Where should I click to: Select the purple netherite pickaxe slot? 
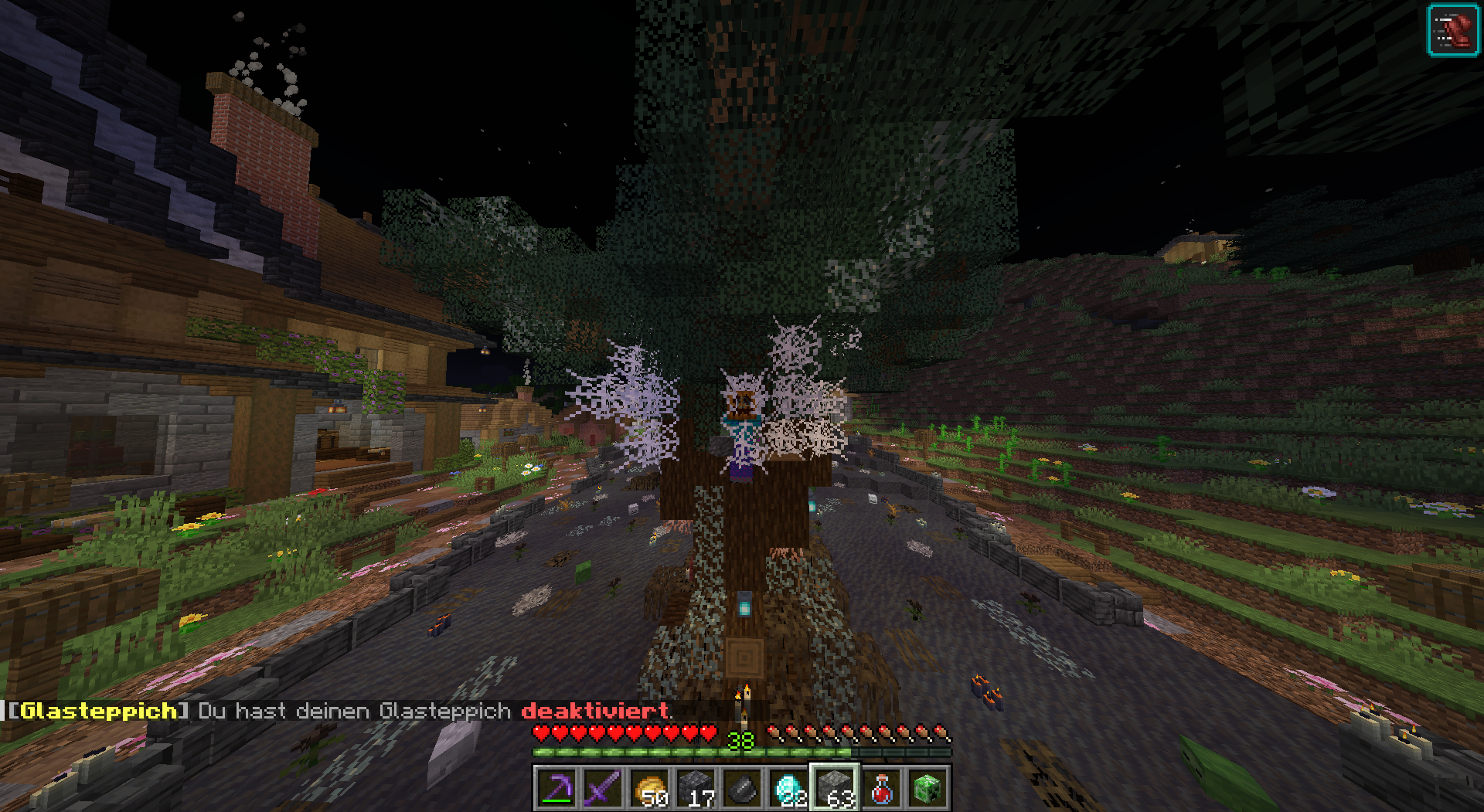tap(556, 789)
